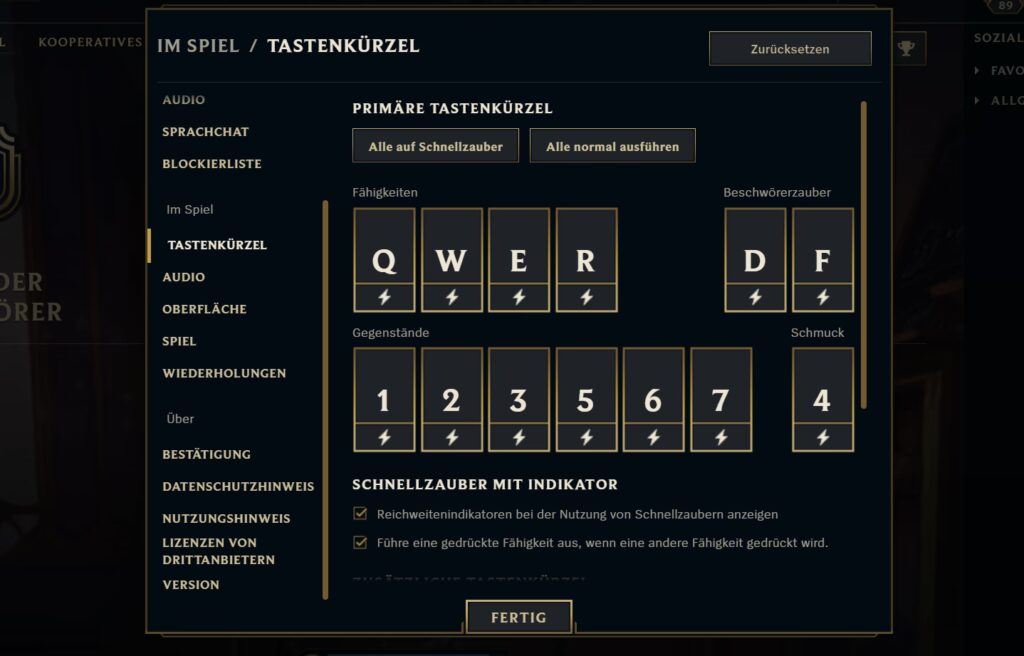1024x656 pixels.
Task: Confirm settings with the Fertig button
Action: [x=518, y=617]
